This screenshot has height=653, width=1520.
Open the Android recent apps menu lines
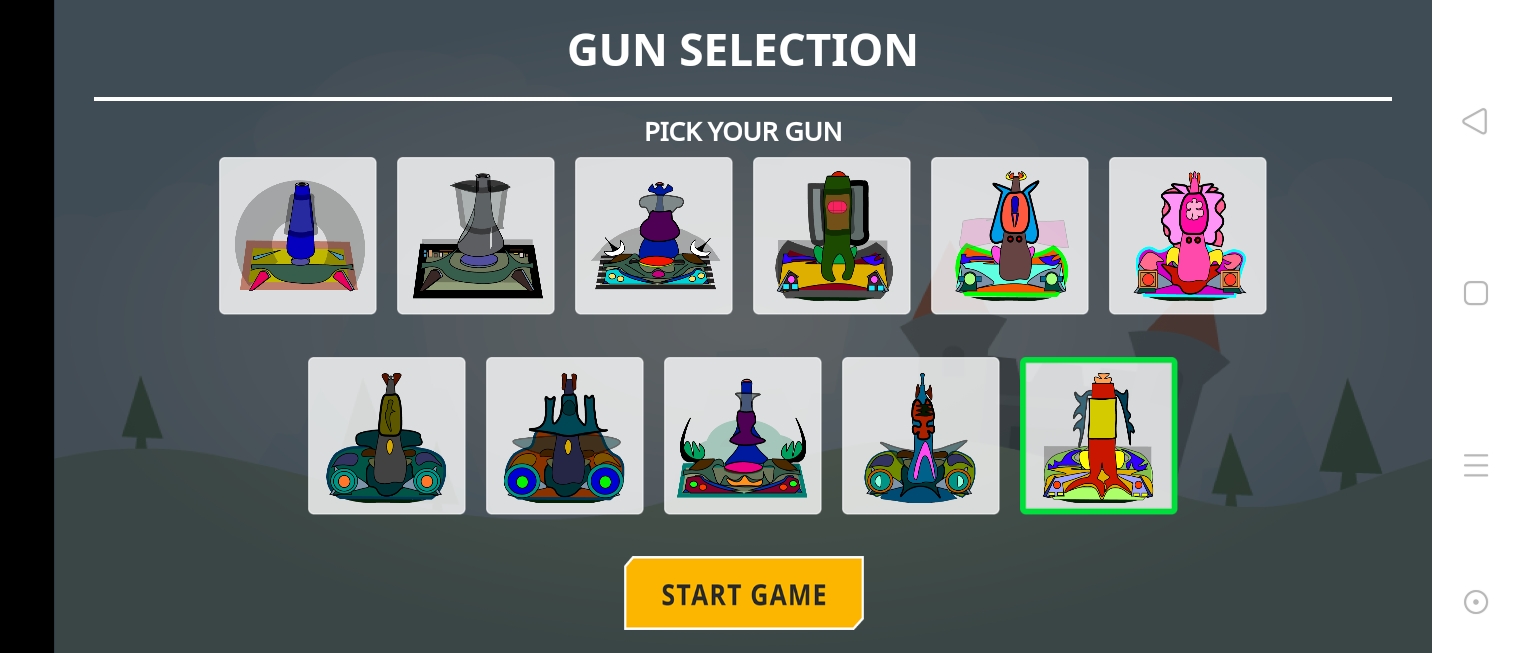pyautogui.click(x=1476, y=465)
